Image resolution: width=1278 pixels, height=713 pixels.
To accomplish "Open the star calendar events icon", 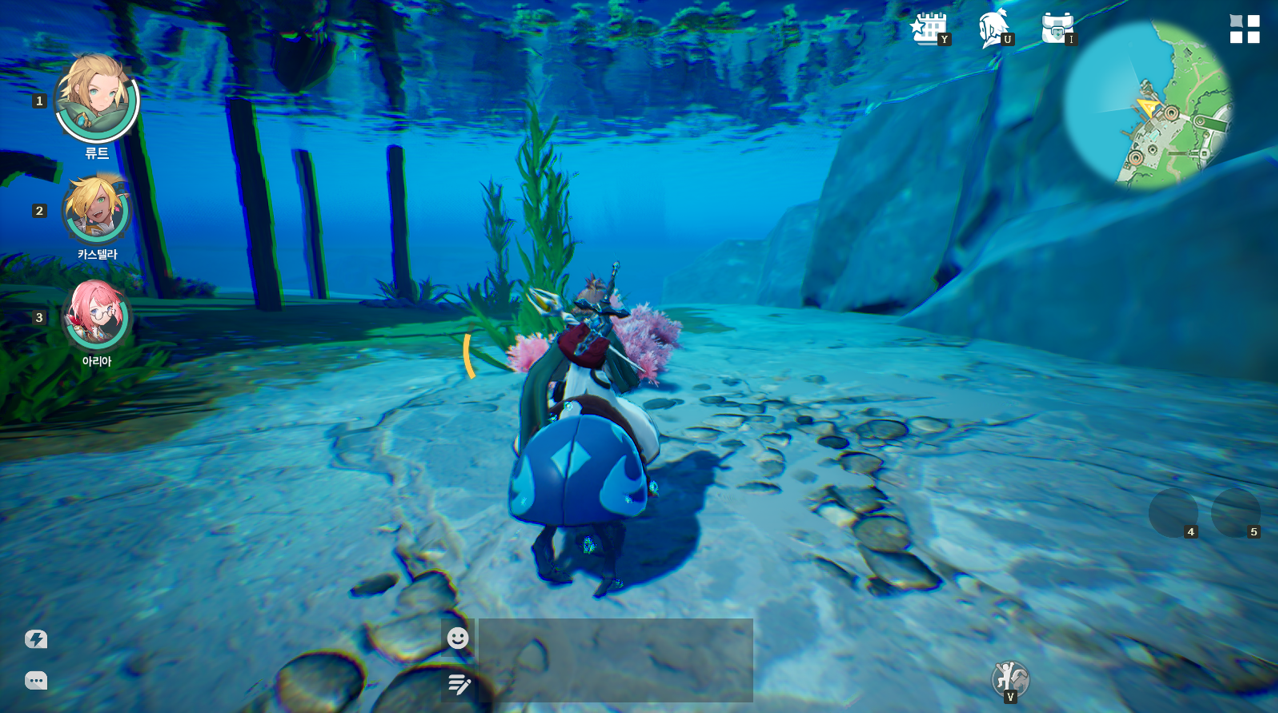I will 929,28.
